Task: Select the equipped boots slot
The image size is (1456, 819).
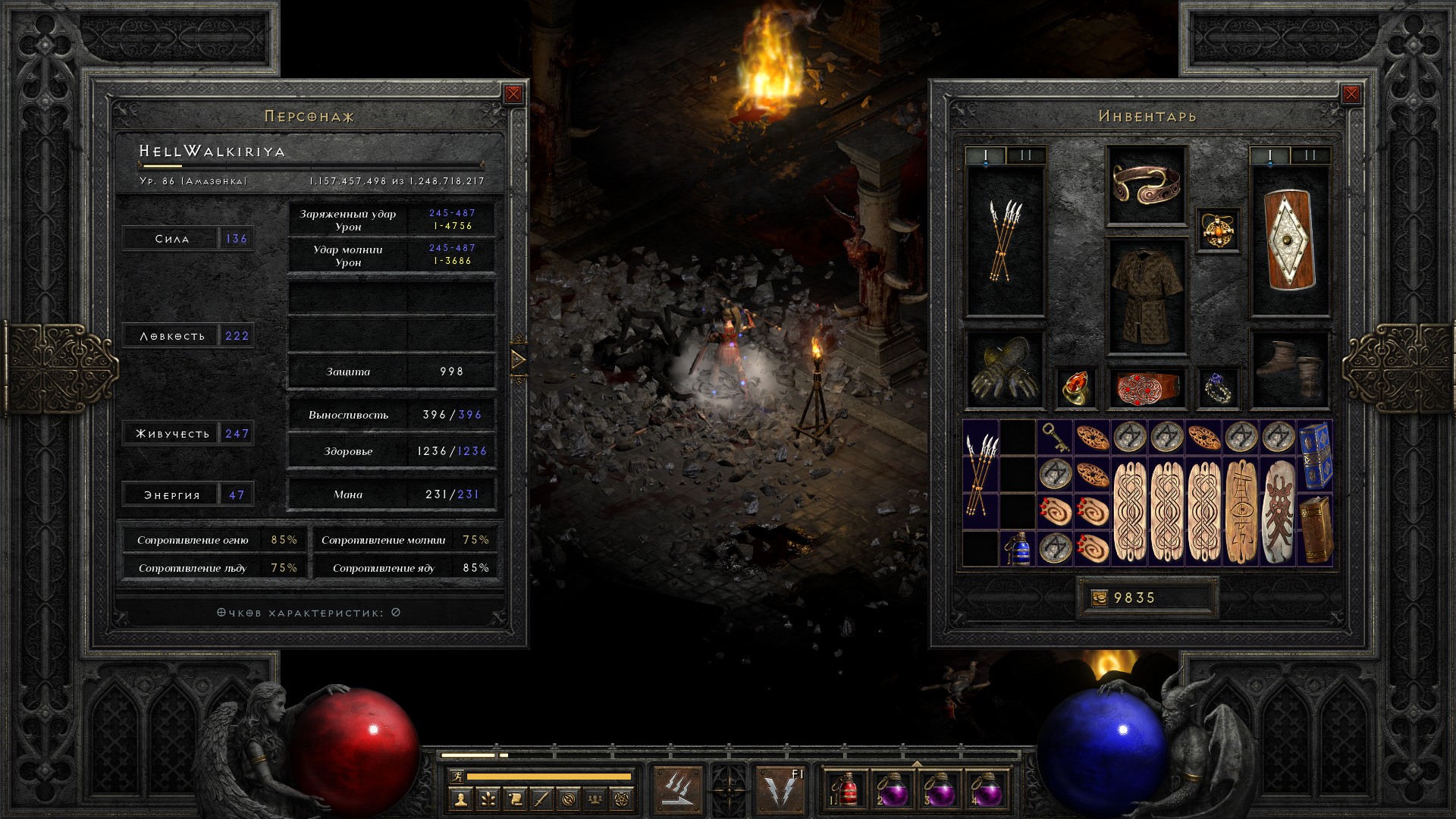Action: click(x=1290, y=369)
